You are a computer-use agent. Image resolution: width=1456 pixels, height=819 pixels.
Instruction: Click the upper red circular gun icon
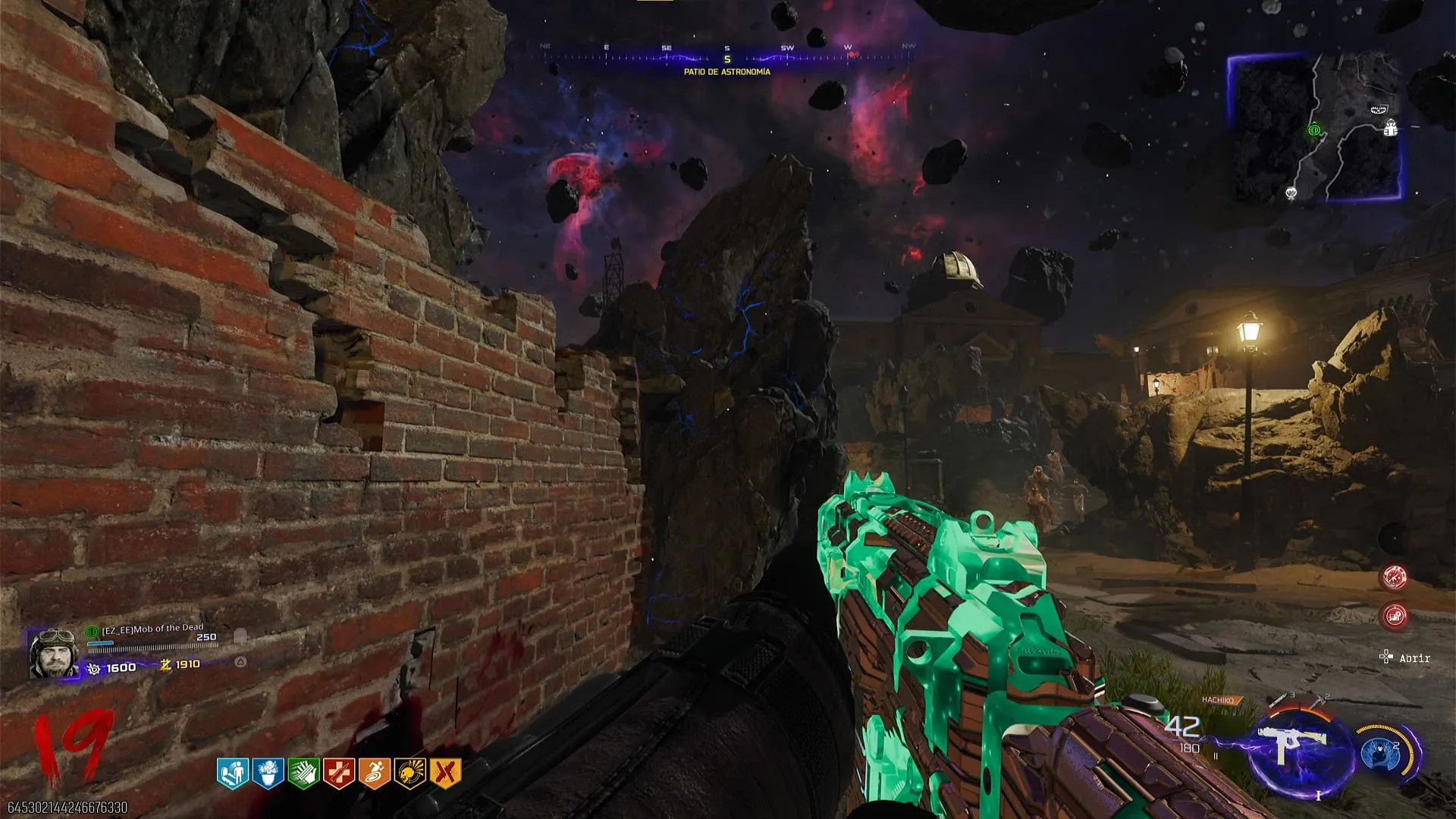point(1394,578)
